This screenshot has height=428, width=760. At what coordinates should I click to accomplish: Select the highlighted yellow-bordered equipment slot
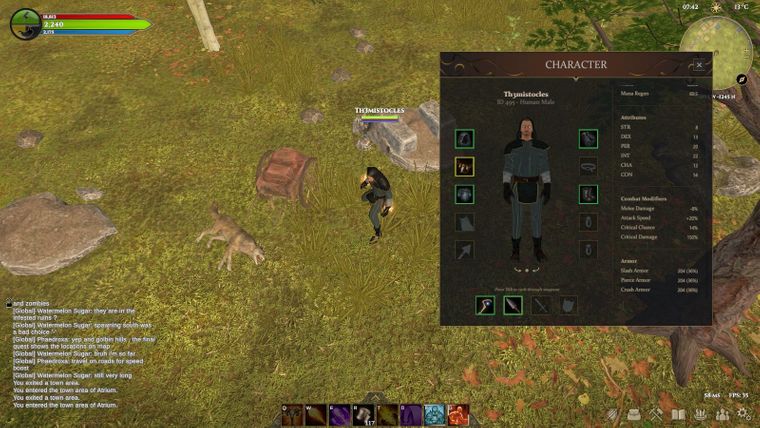(x=464, y=167)
